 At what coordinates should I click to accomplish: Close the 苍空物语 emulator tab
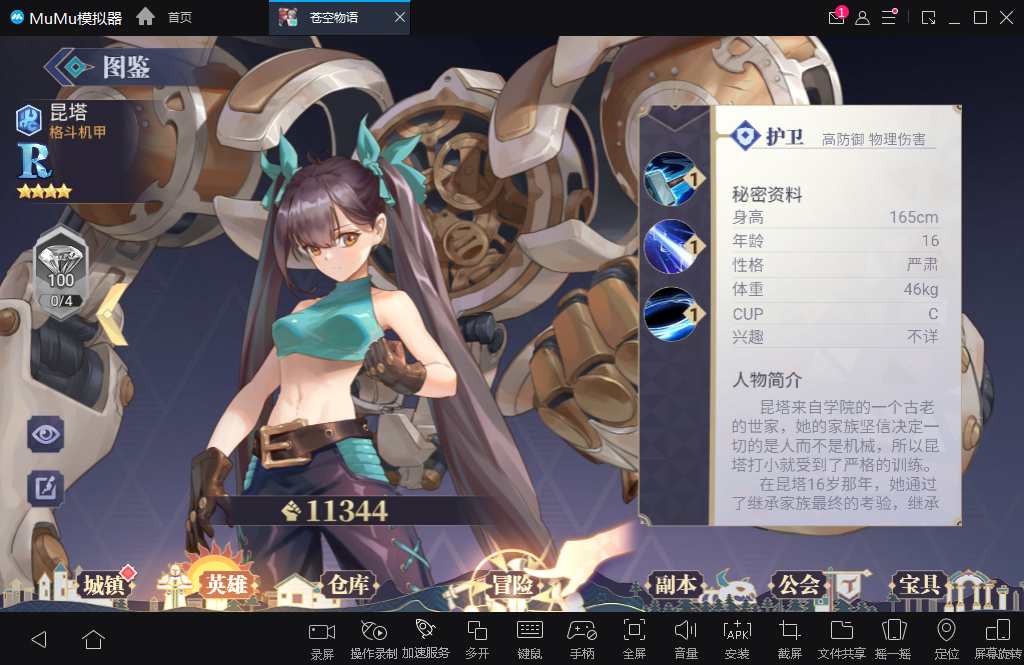tap(400, 18)
